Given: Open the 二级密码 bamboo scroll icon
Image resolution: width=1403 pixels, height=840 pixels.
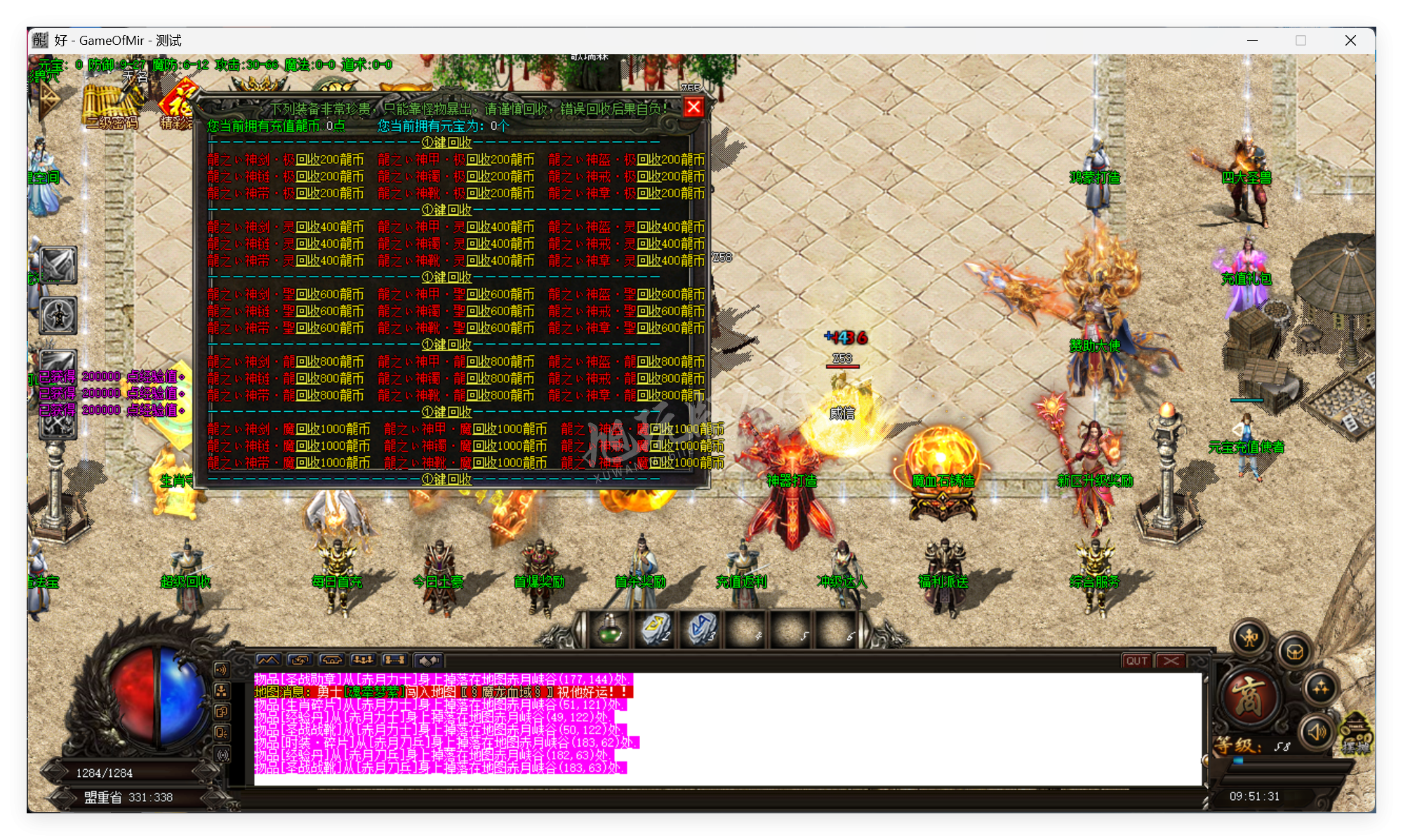Looking at the screenshot, I should [x=111, y=107].
